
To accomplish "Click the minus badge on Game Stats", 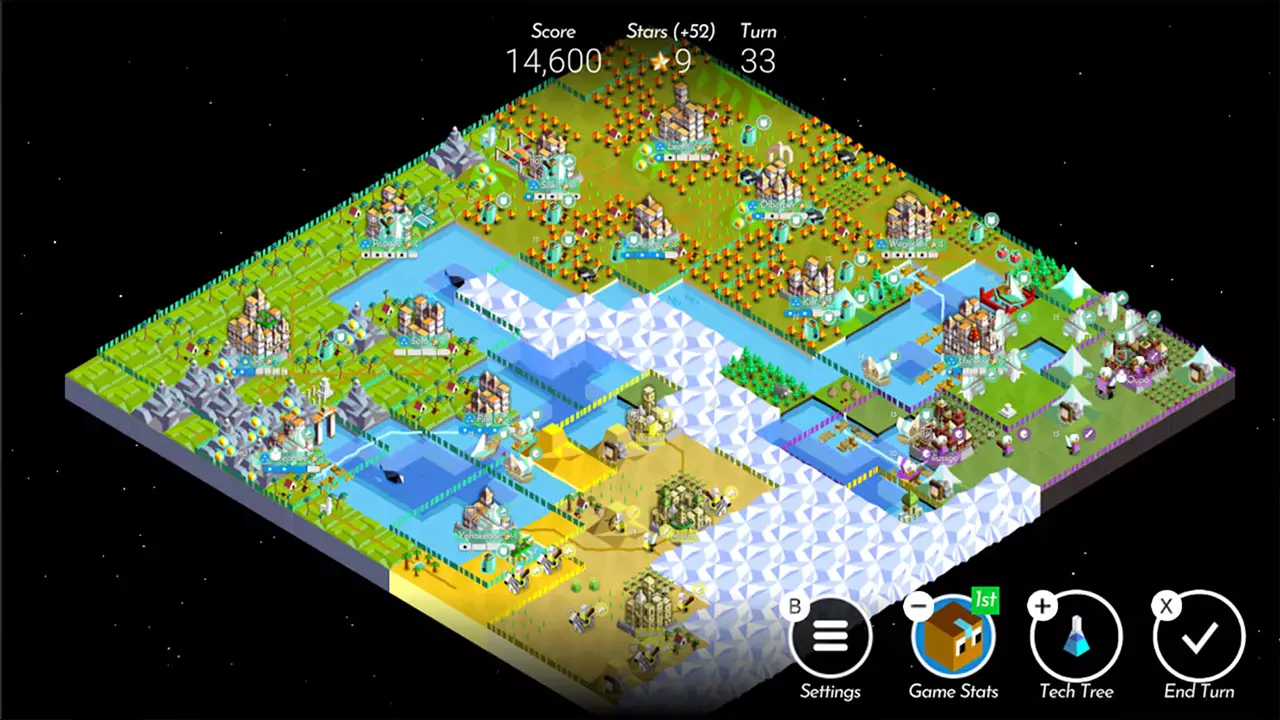I will click(x=917, y=606).
